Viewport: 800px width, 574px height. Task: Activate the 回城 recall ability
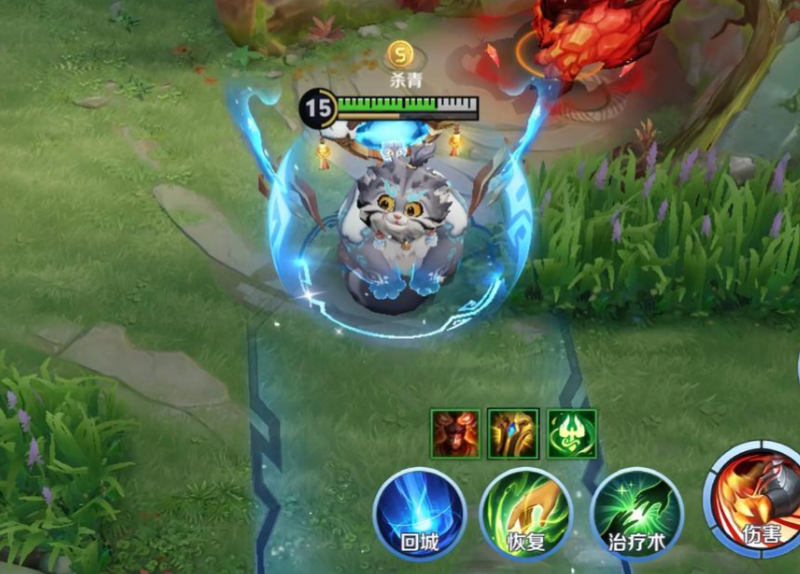point(418,513)
